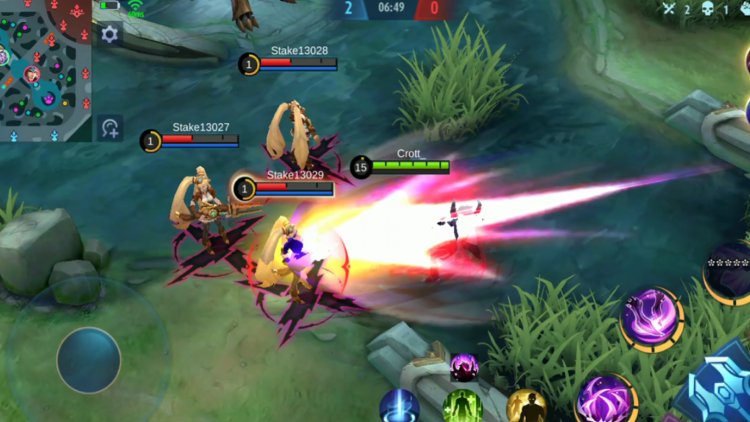Open the settings gear menu
Screen dimensions: 750x422
[109, 34]
